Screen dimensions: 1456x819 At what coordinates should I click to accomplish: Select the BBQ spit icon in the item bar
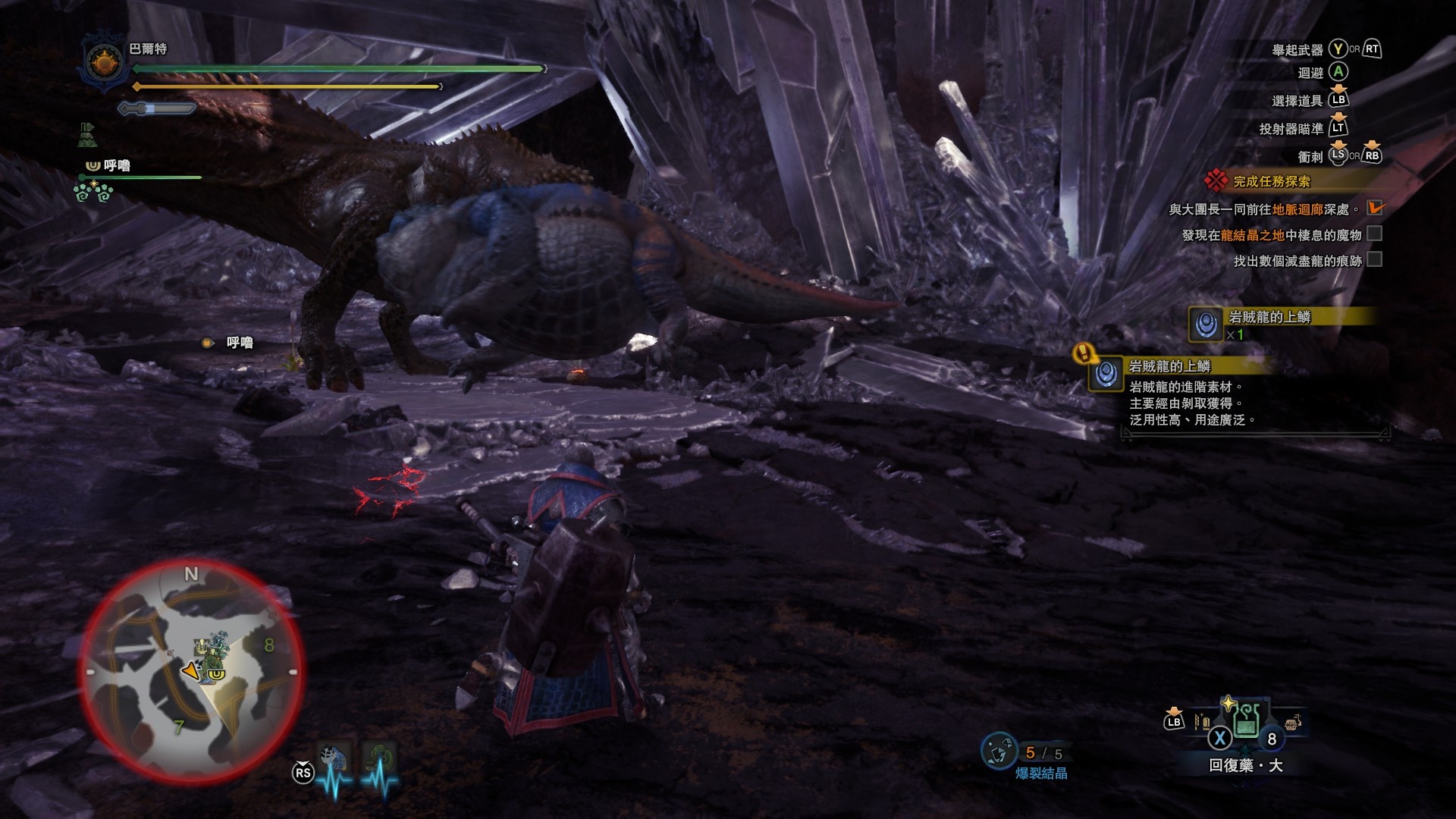[x=1293, y=721]
